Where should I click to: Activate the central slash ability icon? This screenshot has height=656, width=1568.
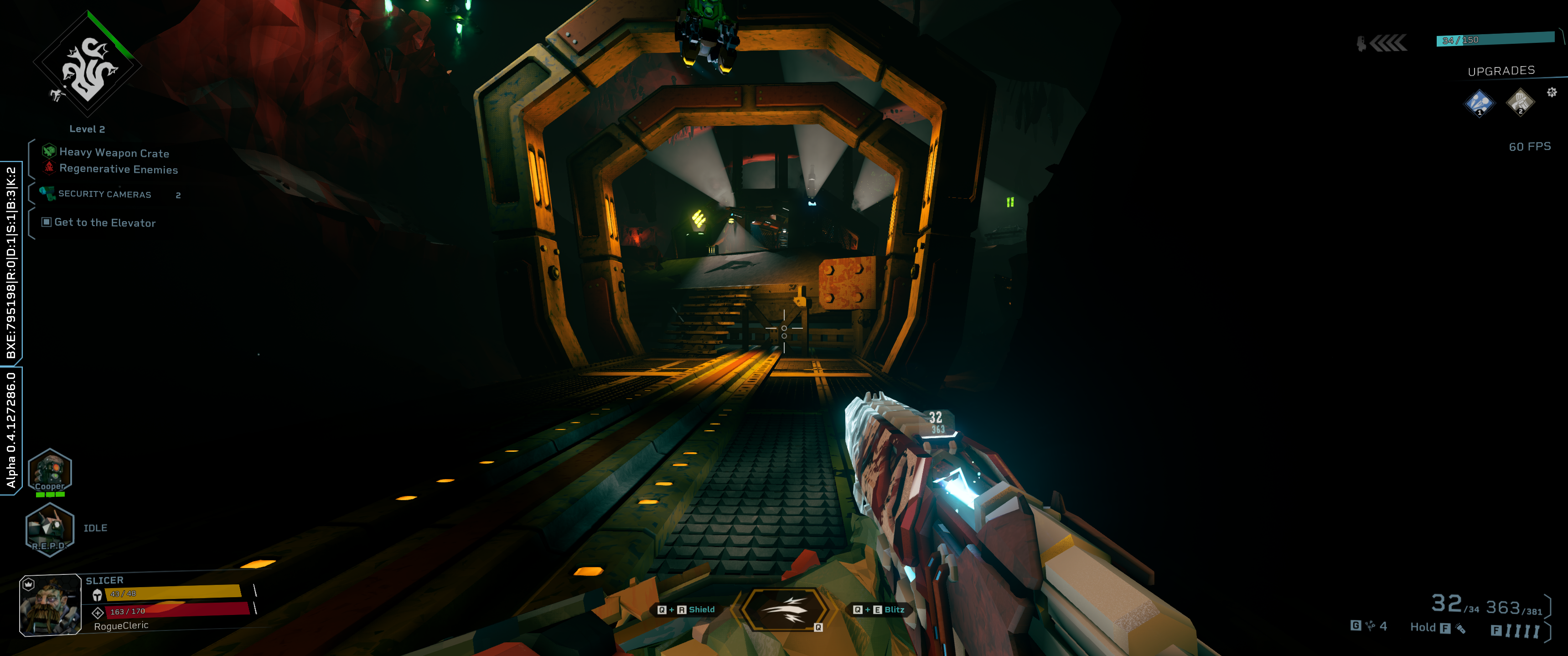point(784,609)
